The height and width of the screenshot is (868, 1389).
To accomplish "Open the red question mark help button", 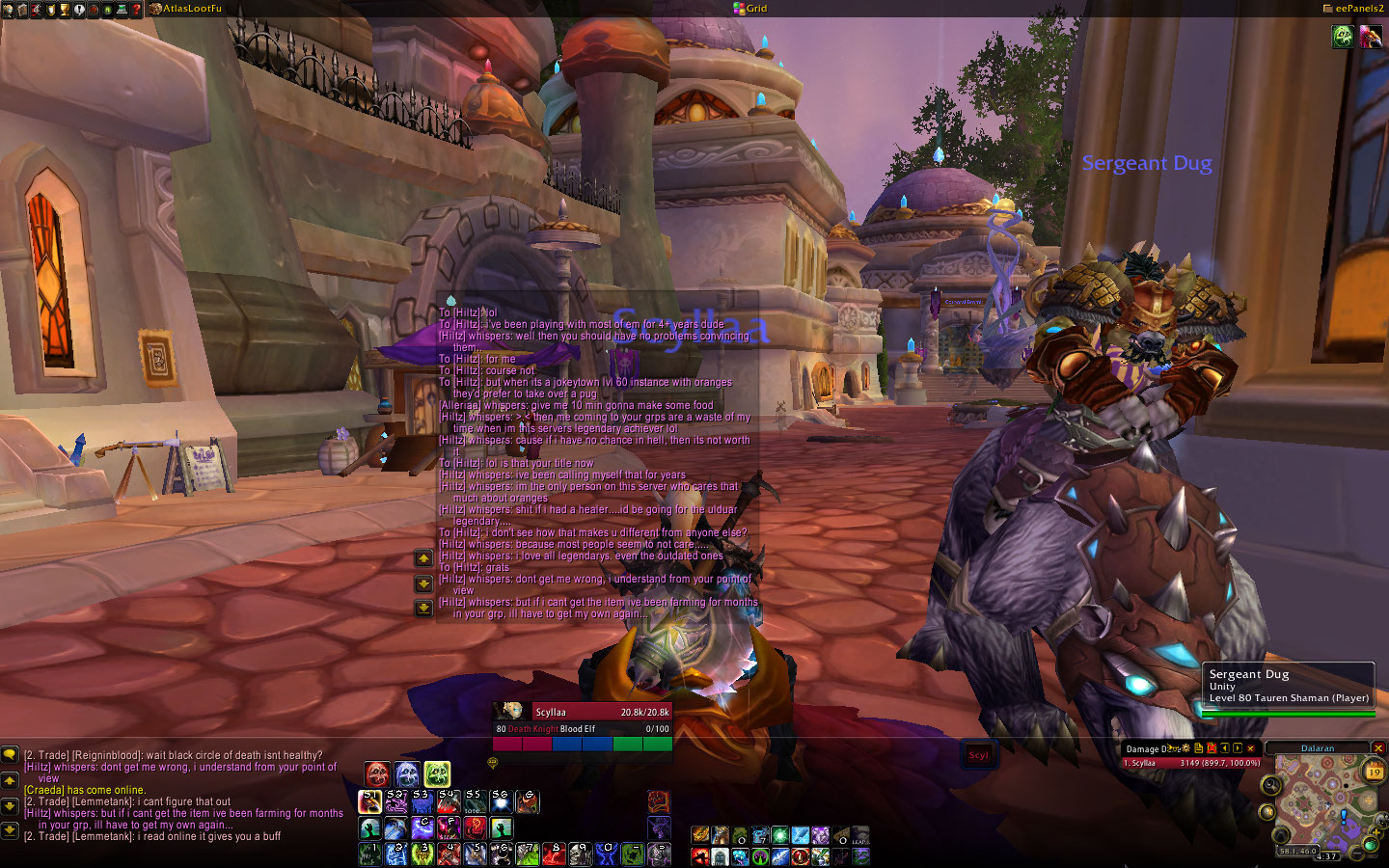I will 136,10.
